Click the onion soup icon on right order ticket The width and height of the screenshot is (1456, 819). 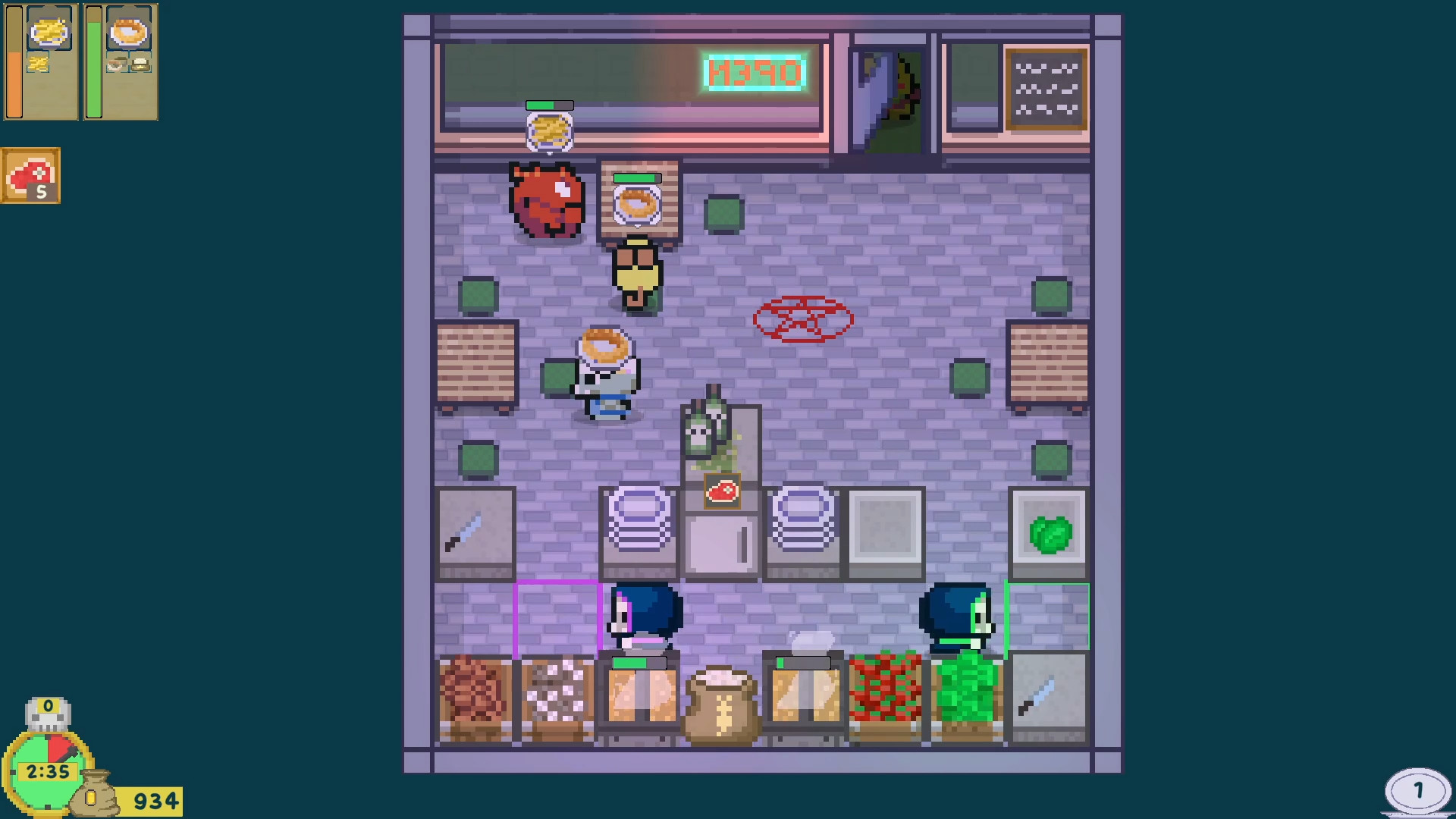click(x=127, y=34)
